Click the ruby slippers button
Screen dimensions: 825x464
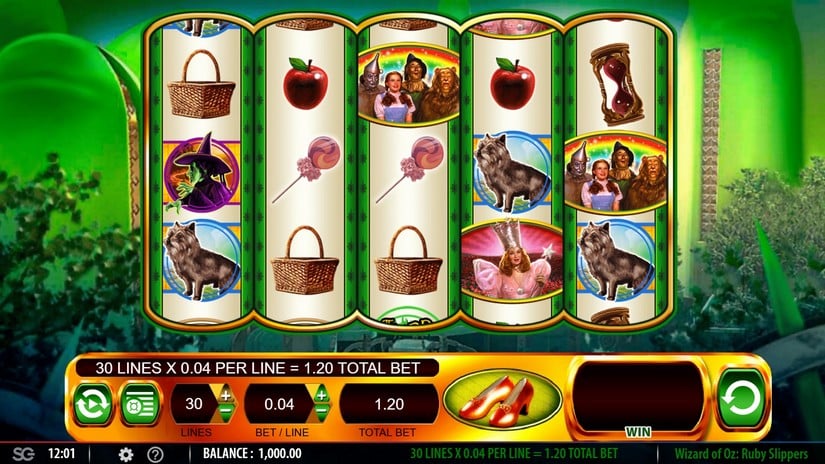pyautogui.click(x=502, y=401)
